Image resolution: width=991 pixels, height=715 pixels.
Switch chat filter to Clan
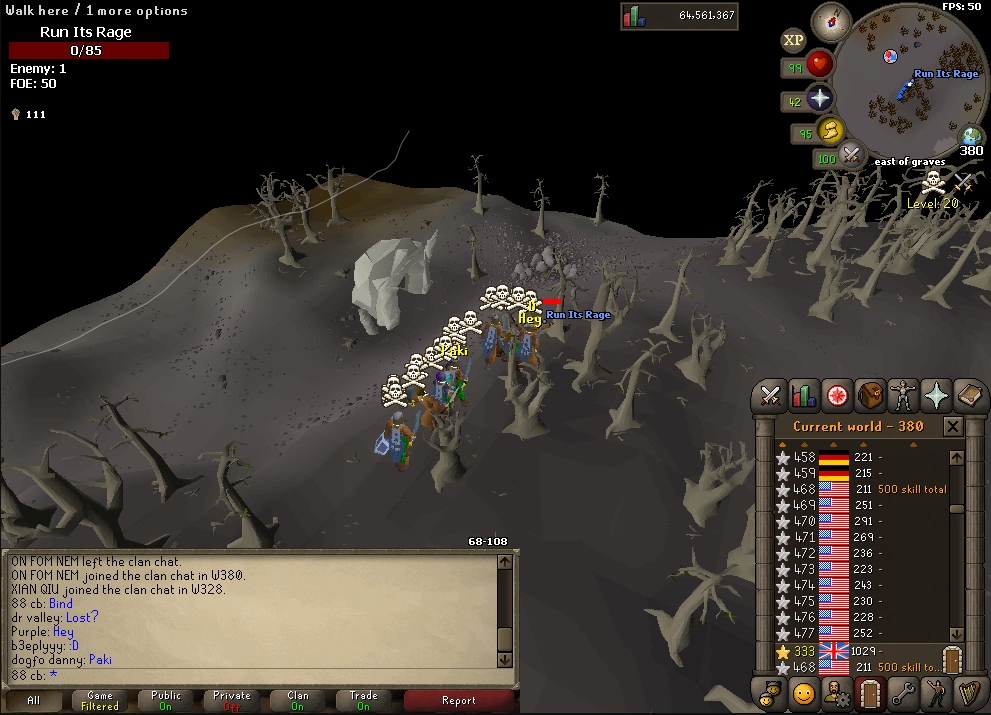(298, 700)
